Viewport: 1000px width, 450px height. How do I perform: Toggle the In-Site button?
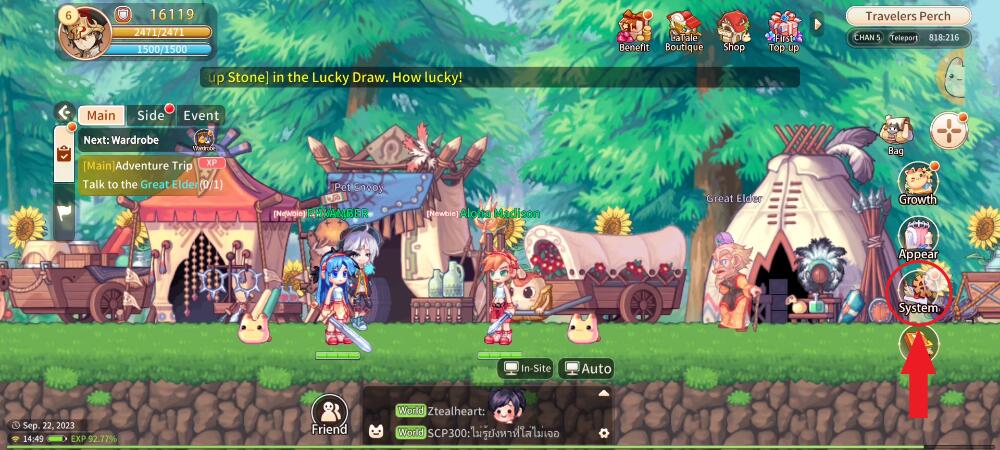coord(527,369)
